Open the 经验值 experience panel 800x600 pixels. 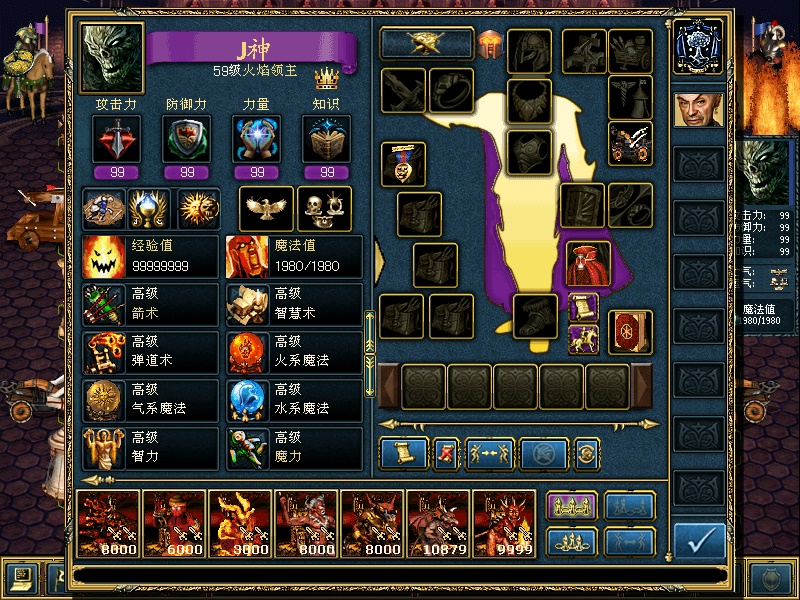point(150,257)
